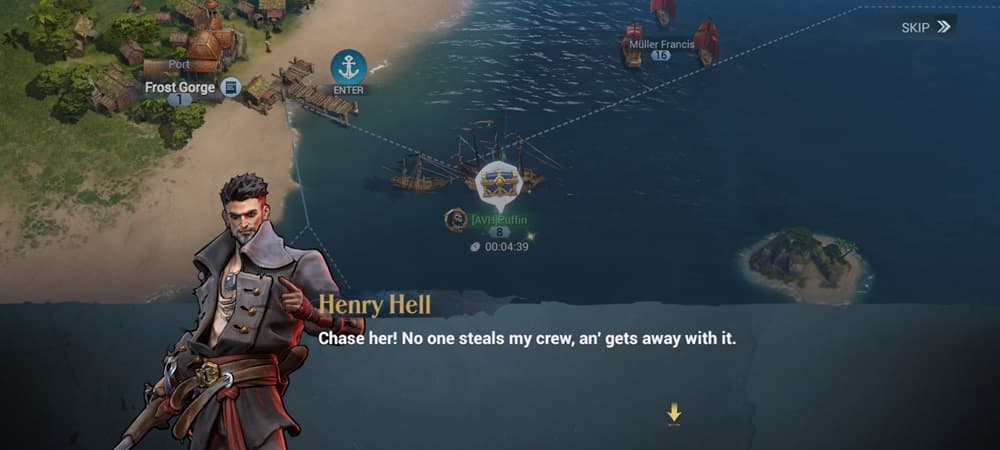The image size is (1000, 450).
Task: Select the [AVH] Puffin fleet label
Action: pyautogui.click(x=498, y=219)
